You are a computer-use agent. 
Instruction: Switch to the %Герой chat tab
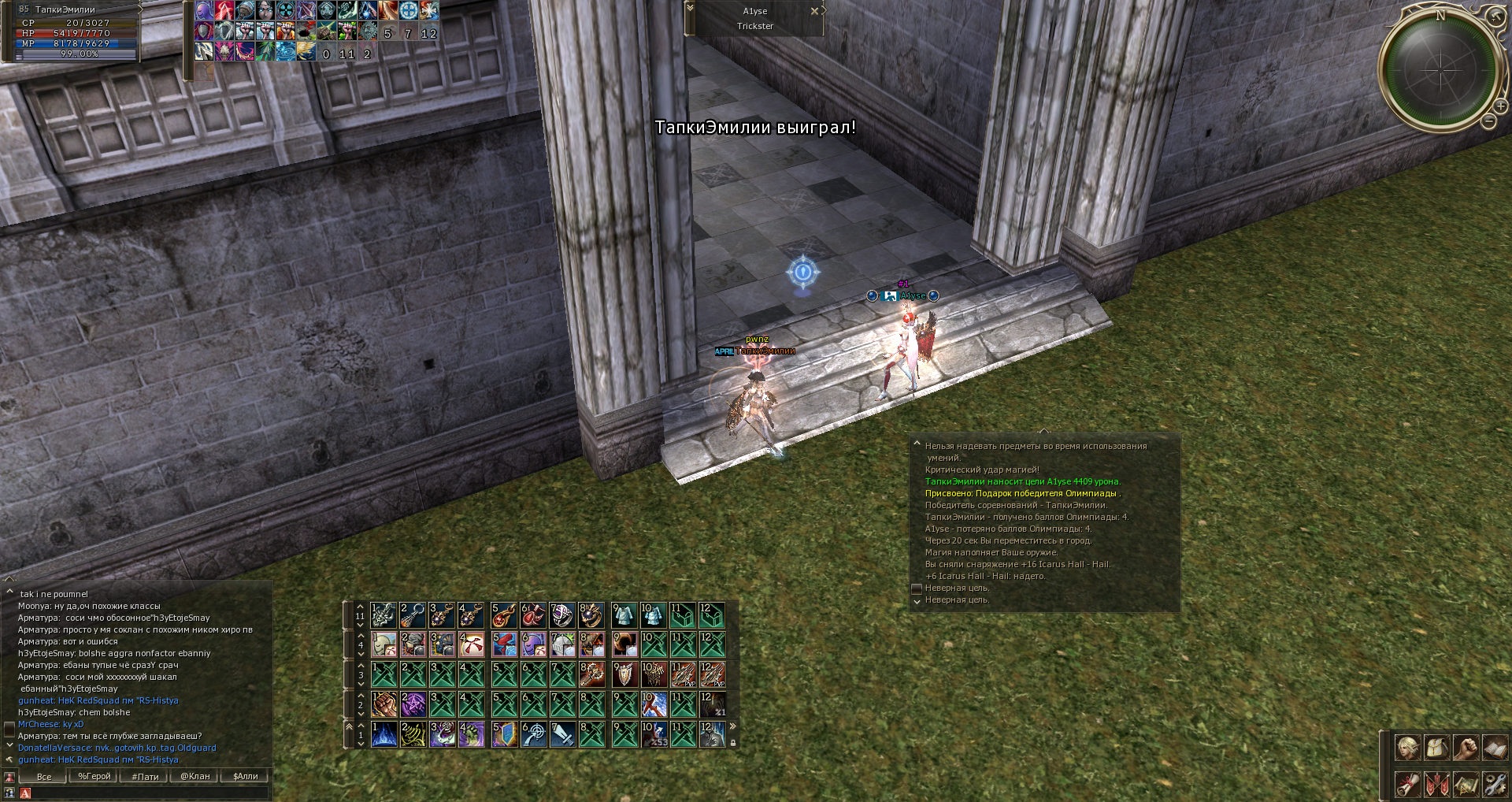click(94, 776)
